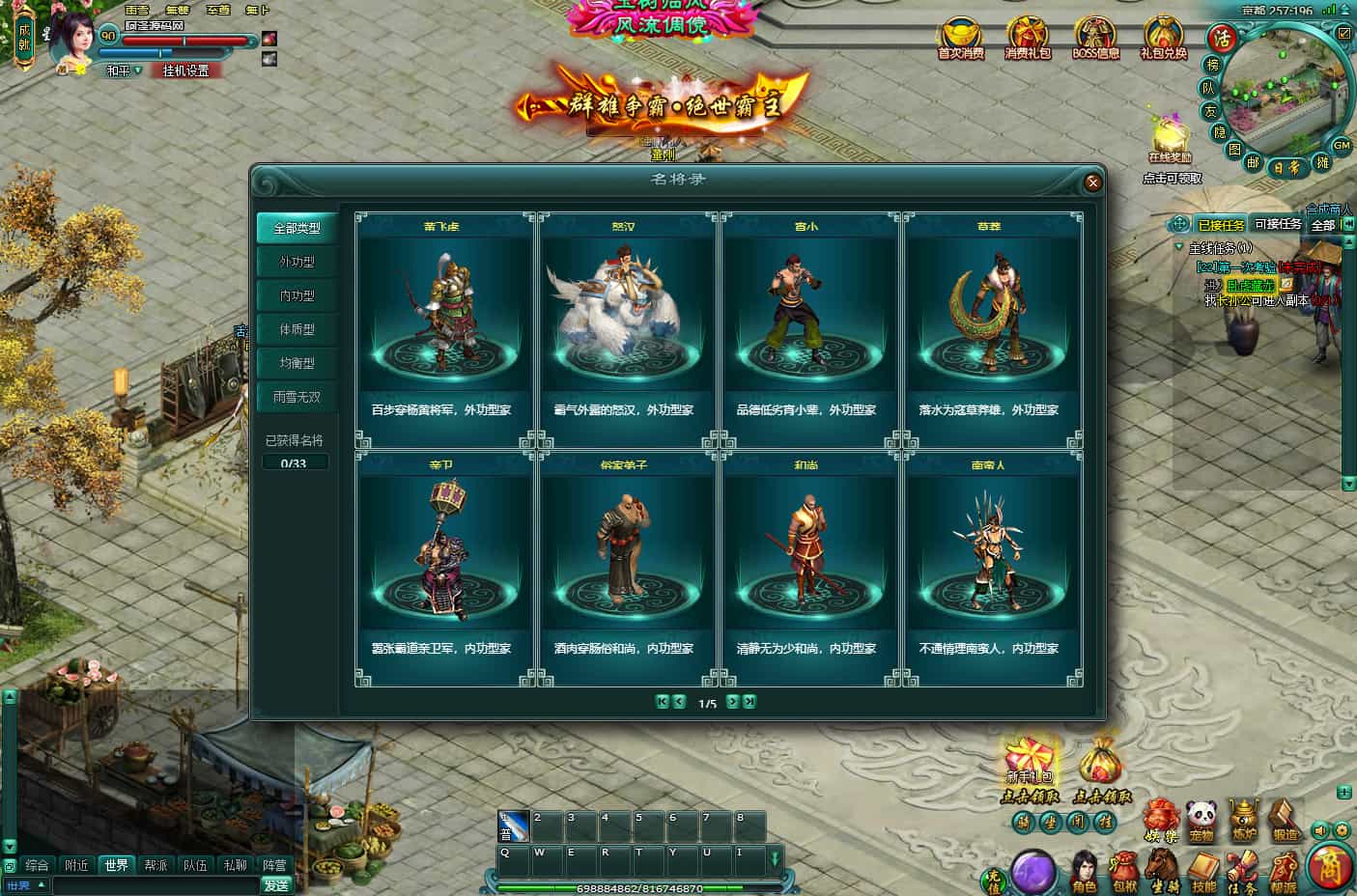Select the 外功型 category tab
The width and height of the screenshot is (1357, 896).
tap(297, 262)
